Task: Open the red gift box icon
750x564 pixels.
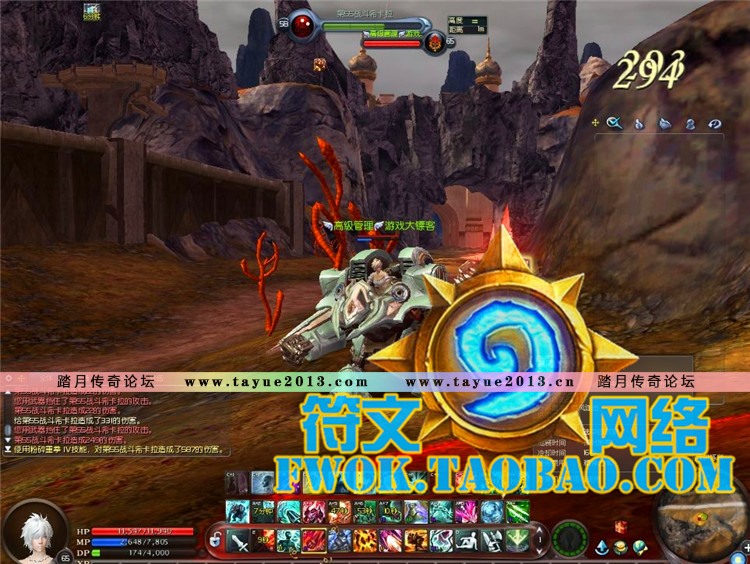Action: pos(619,526)
